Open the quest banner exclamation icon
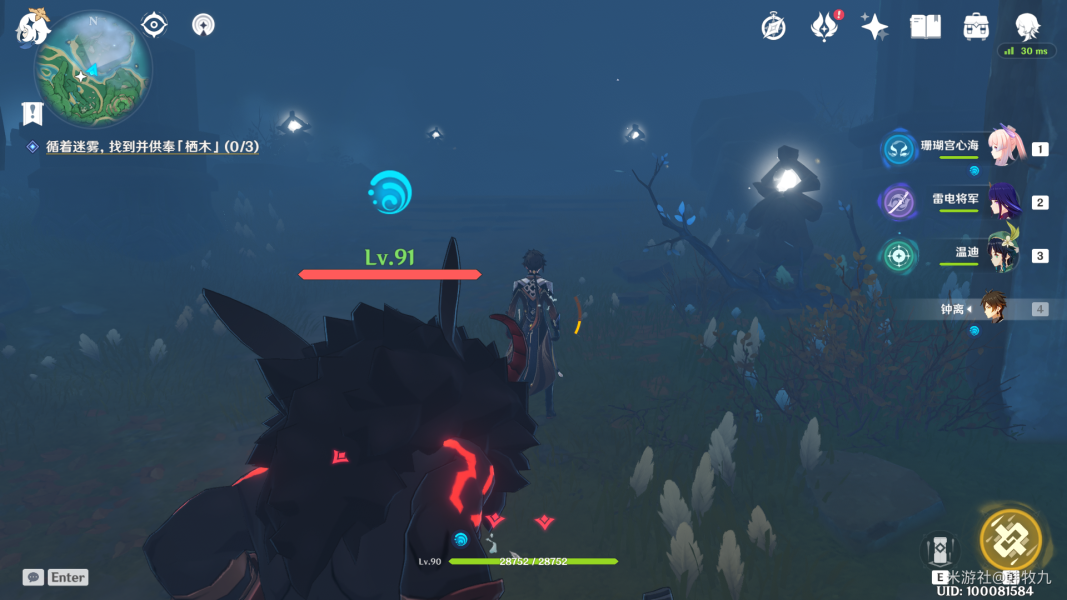 coord(33,113)
